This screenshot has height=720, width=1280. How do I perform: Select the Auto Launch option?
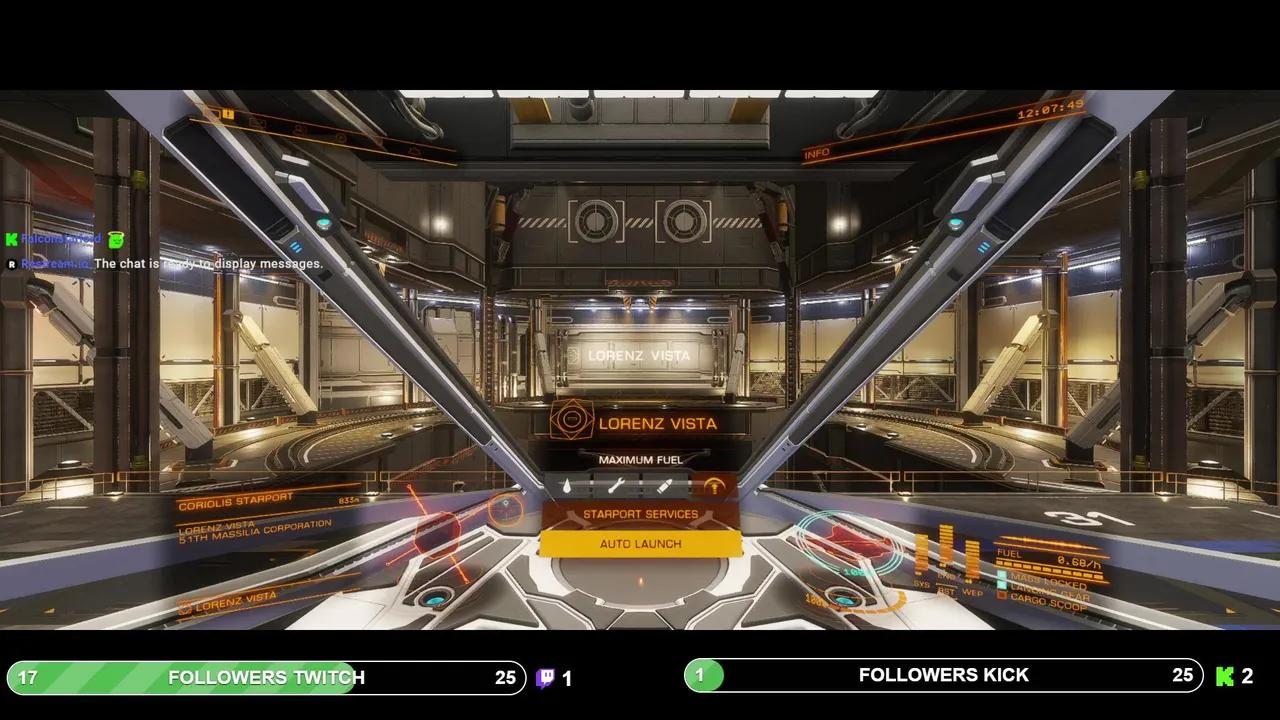point(640,544)
